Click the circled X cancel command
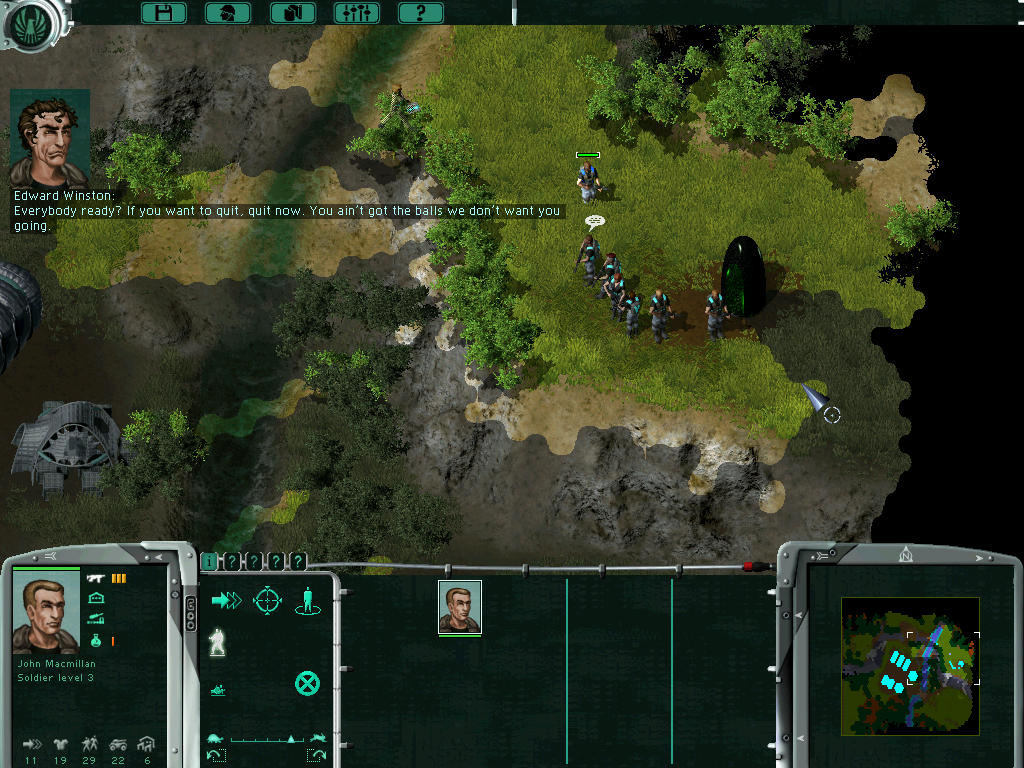Viewport: 1024px width, 768px height. coord(307,684)
